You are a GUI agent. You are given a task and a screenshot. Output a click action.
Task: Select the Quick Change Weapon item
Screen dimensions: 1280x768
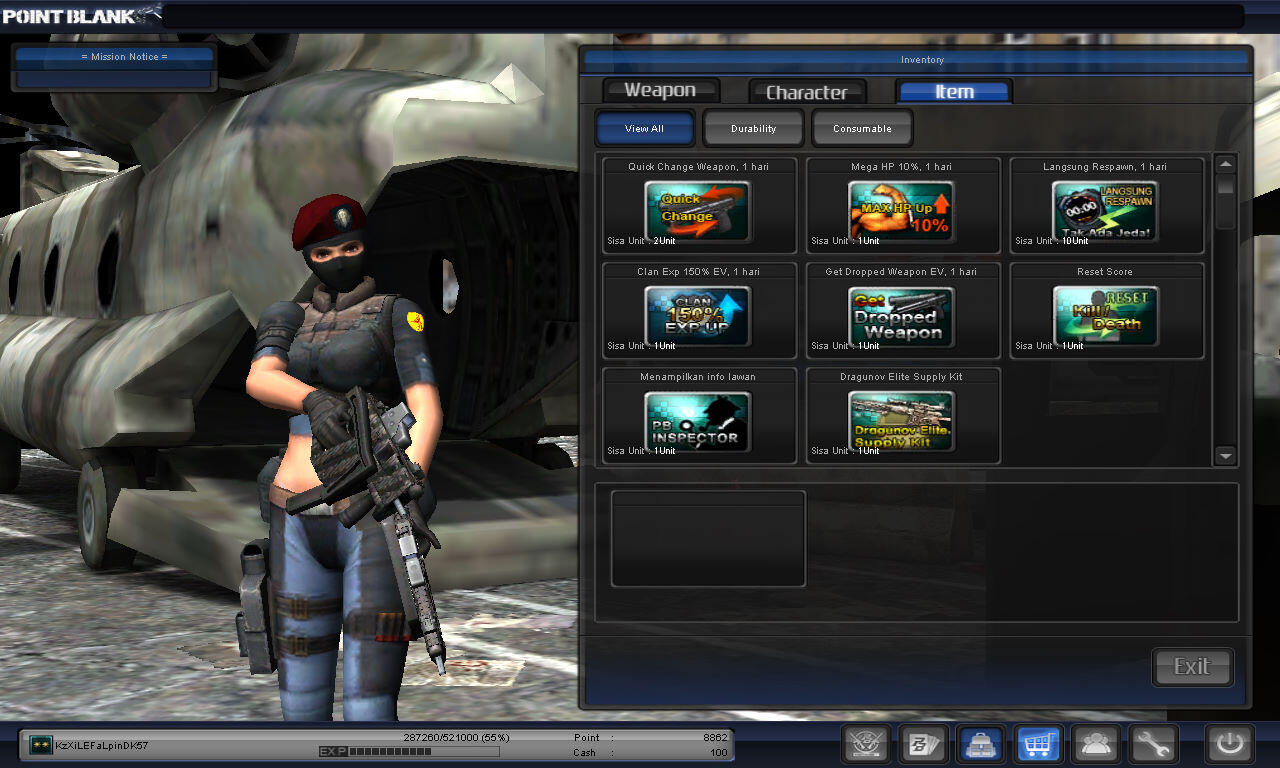pyautogui.click(x=698, y=211)
